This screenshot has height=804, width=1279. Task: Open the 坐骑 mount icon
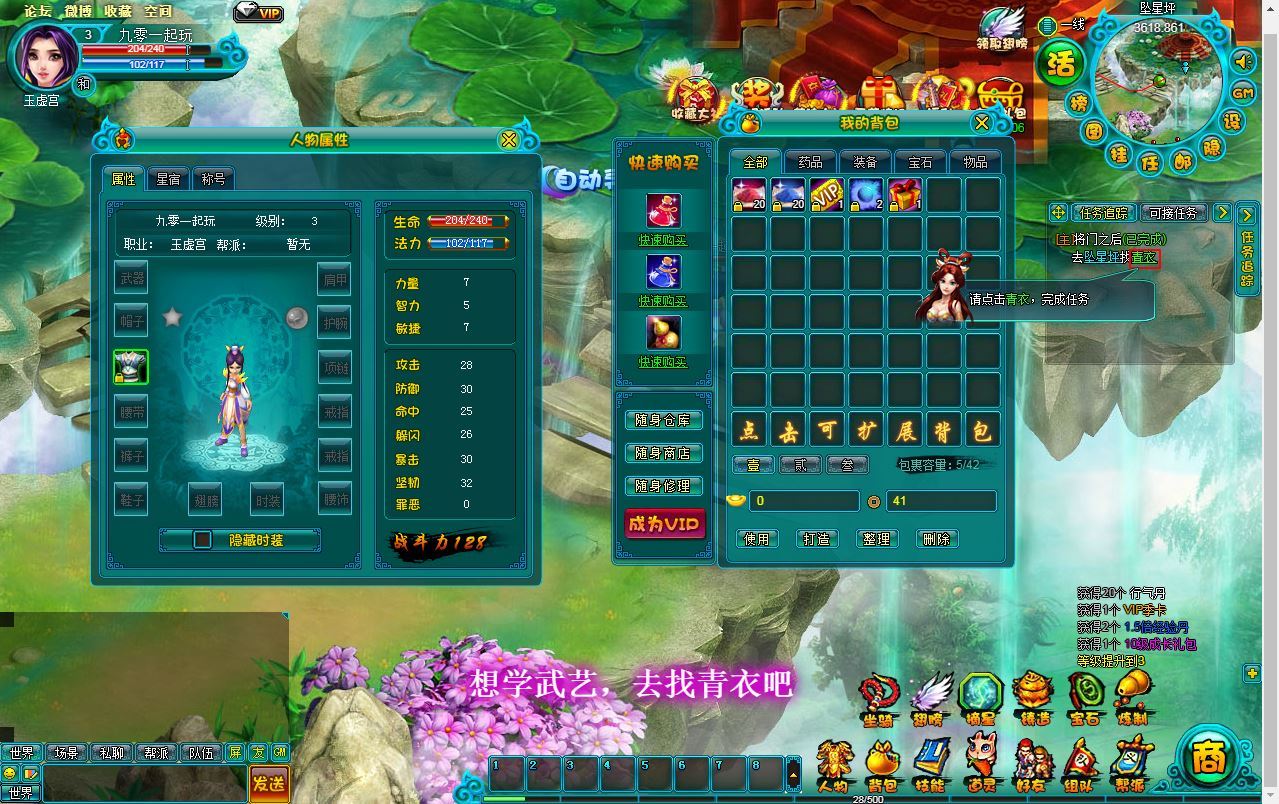click(x=879, y=697)
